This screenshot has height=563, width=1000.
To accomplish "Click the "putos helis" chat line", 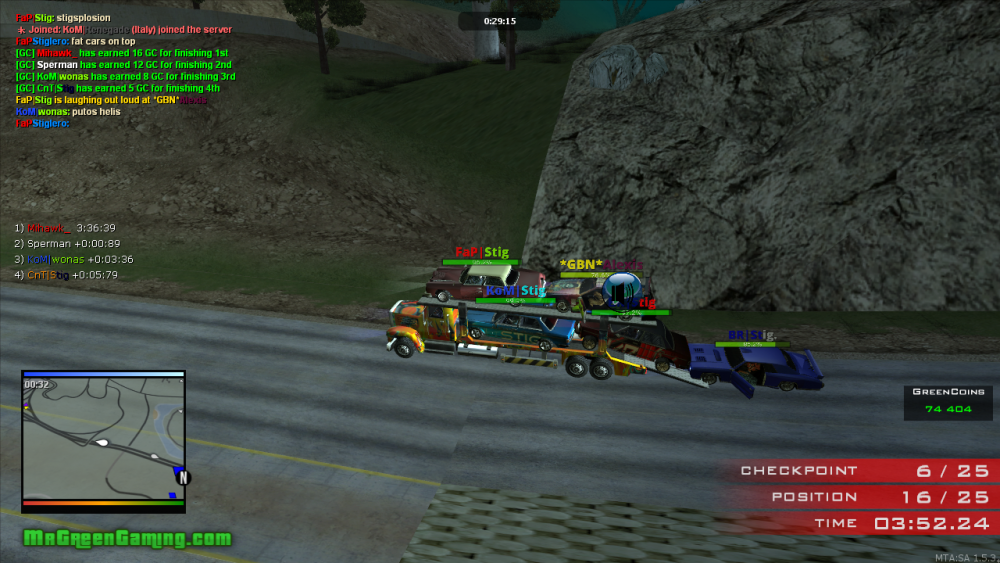I will click(x=68, y=112).
